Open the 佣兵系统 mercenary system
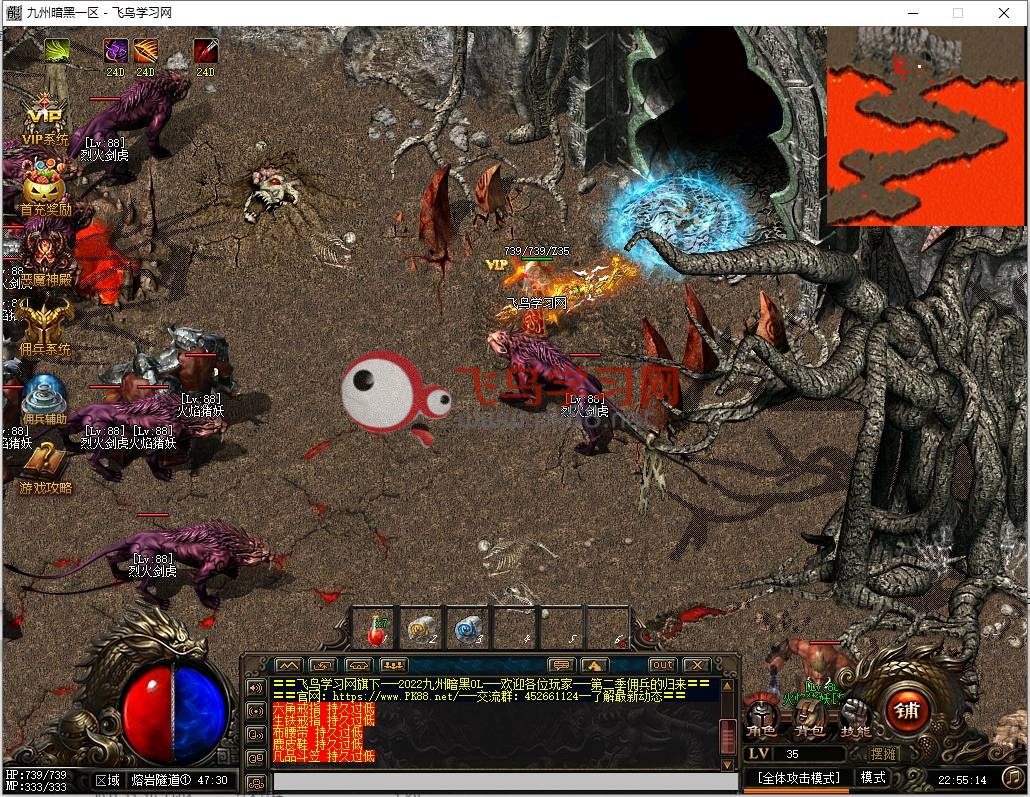 point(44,326)
